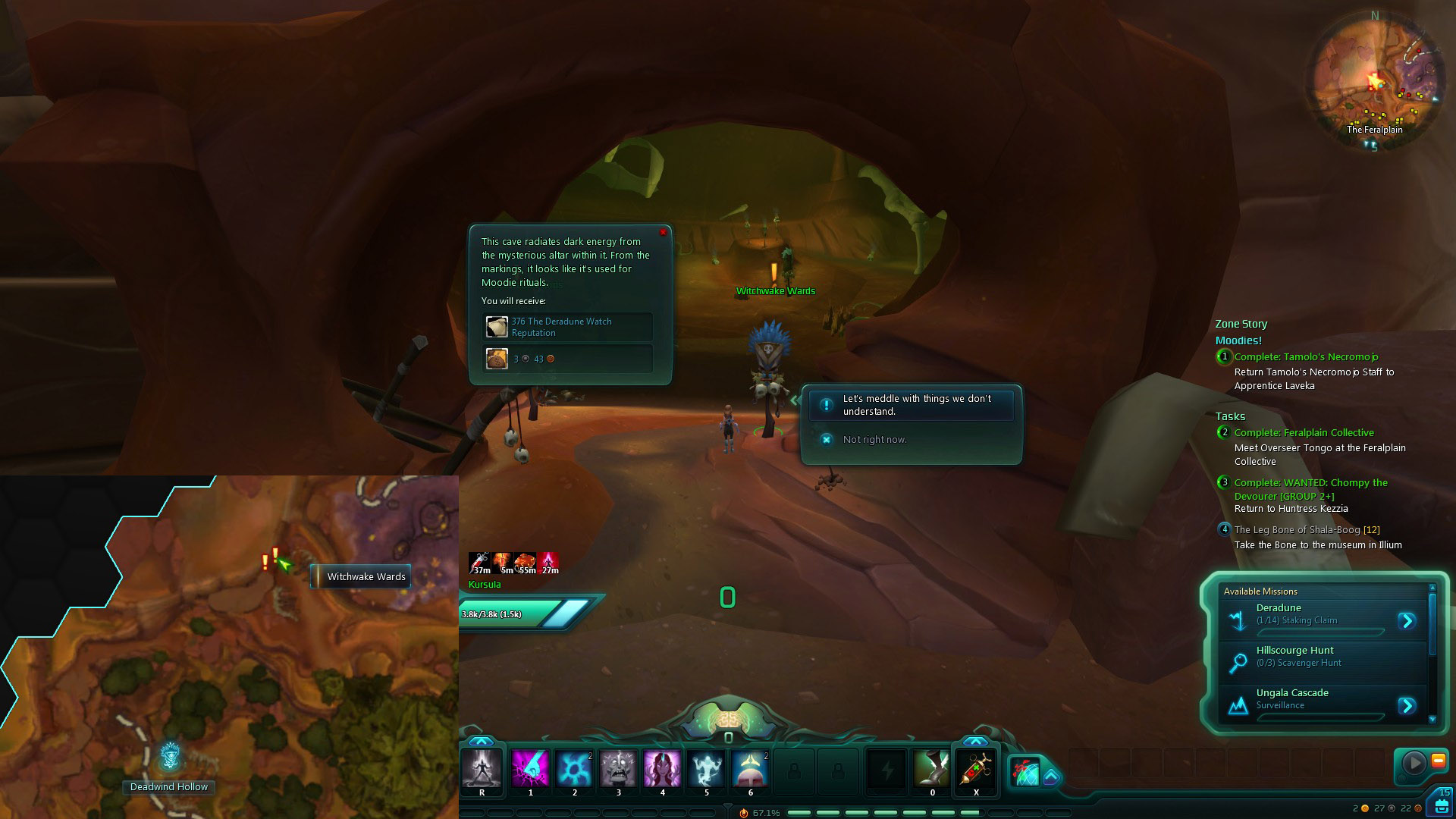Use the slot 6 meditating hands ability

(x=750, y=769)
